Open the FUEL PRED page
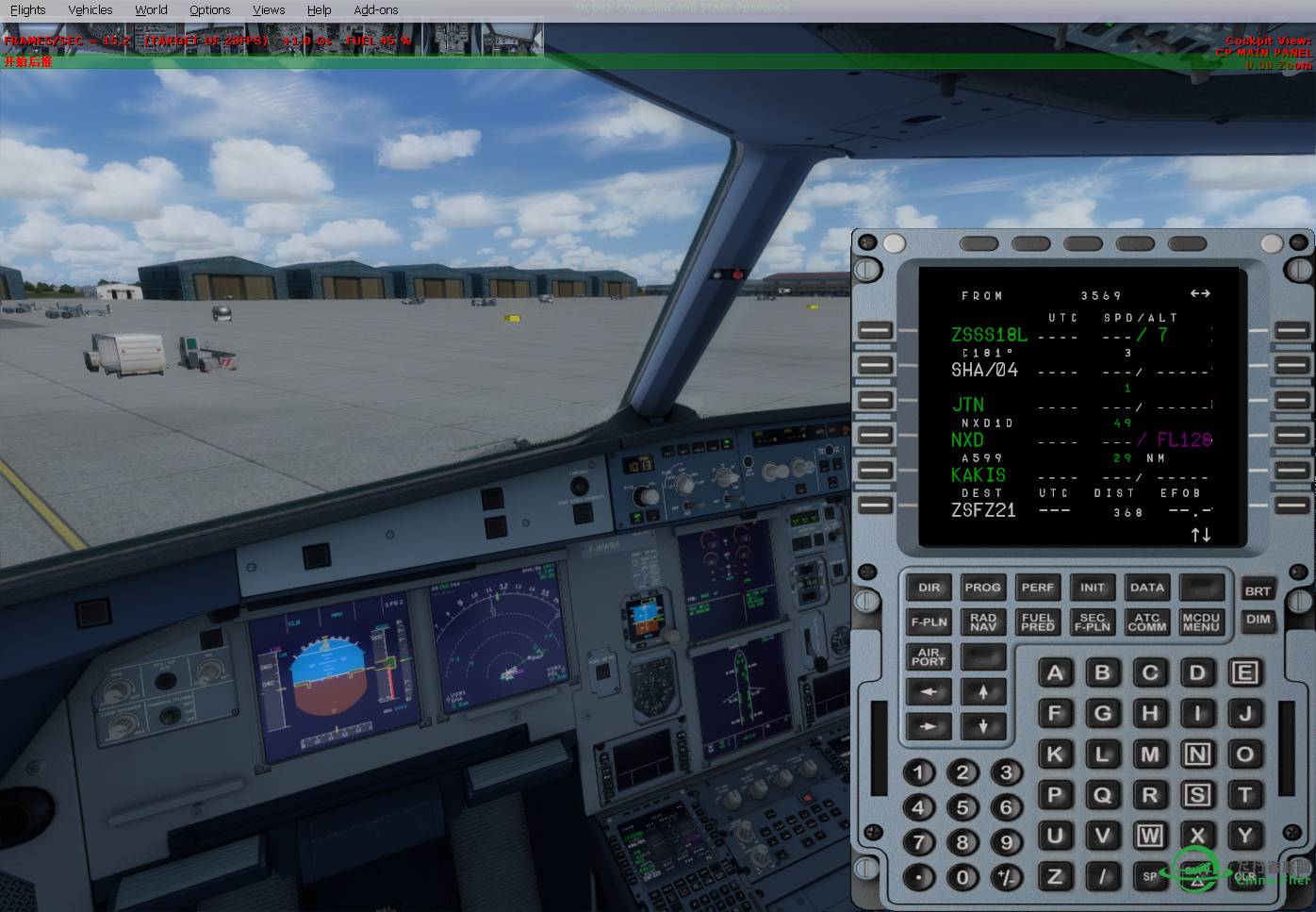1316x912 pixels. pos(1037,622)
